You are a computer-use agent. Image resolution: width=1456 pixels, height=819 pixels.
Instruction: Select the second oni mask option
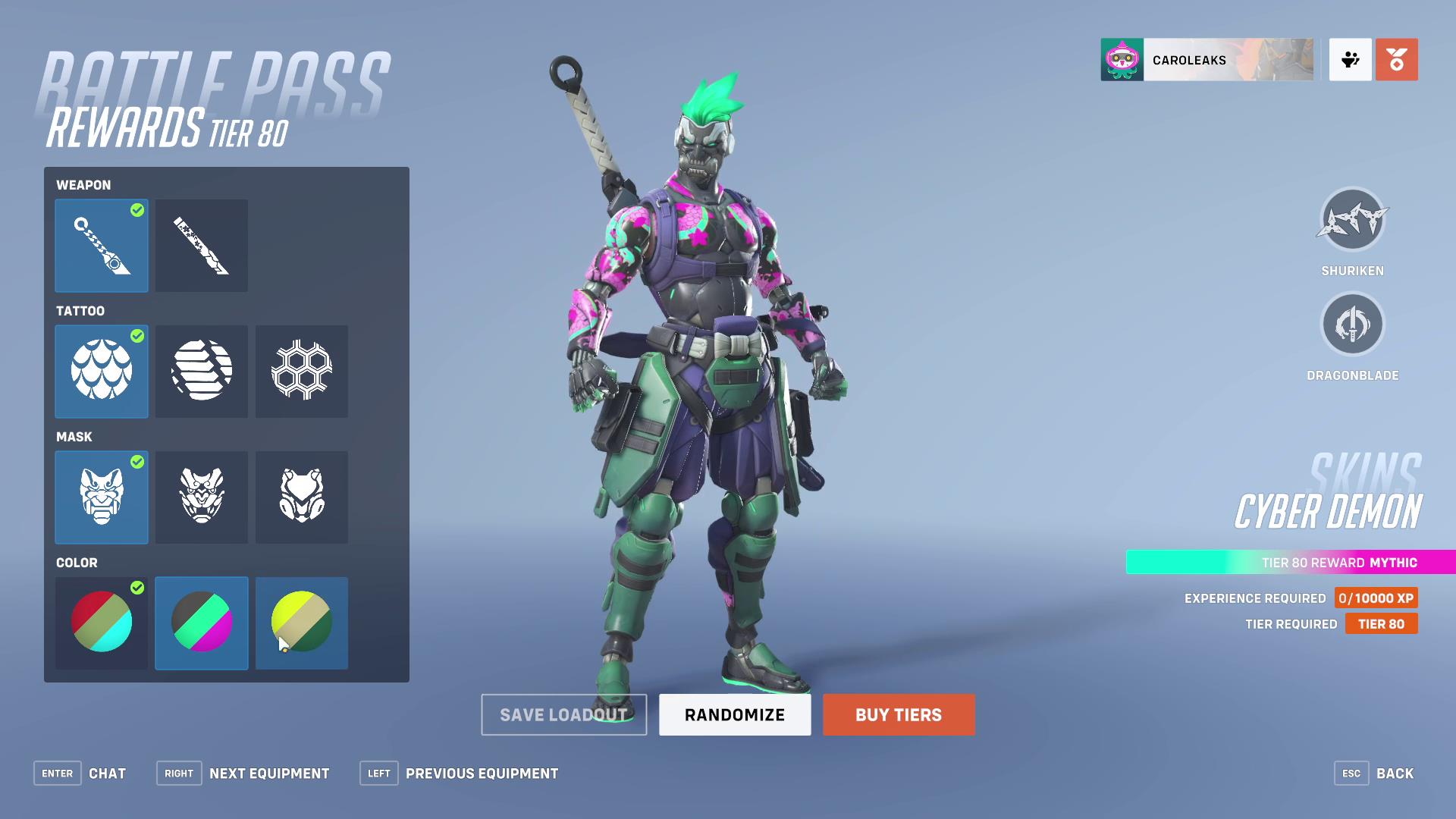(201, 497)
